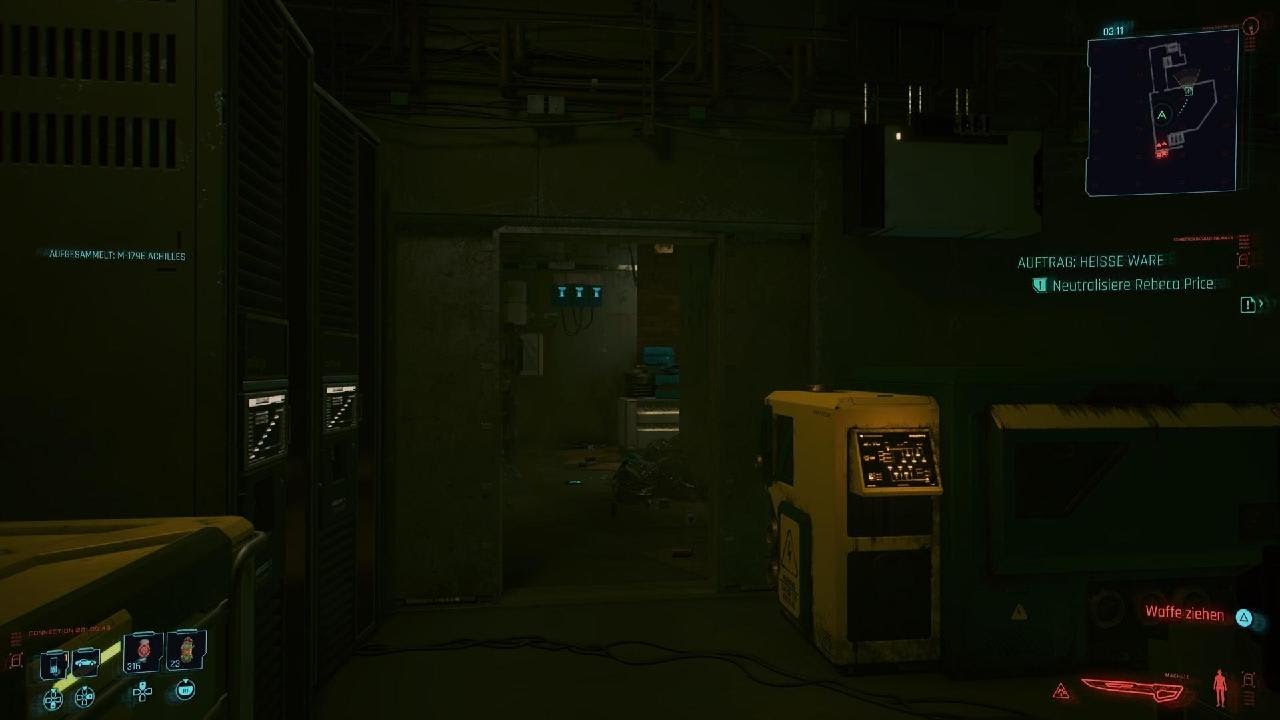Toggle the red CONNECTION indicator panel
1280x720 pixels.
tap(70, 627)
